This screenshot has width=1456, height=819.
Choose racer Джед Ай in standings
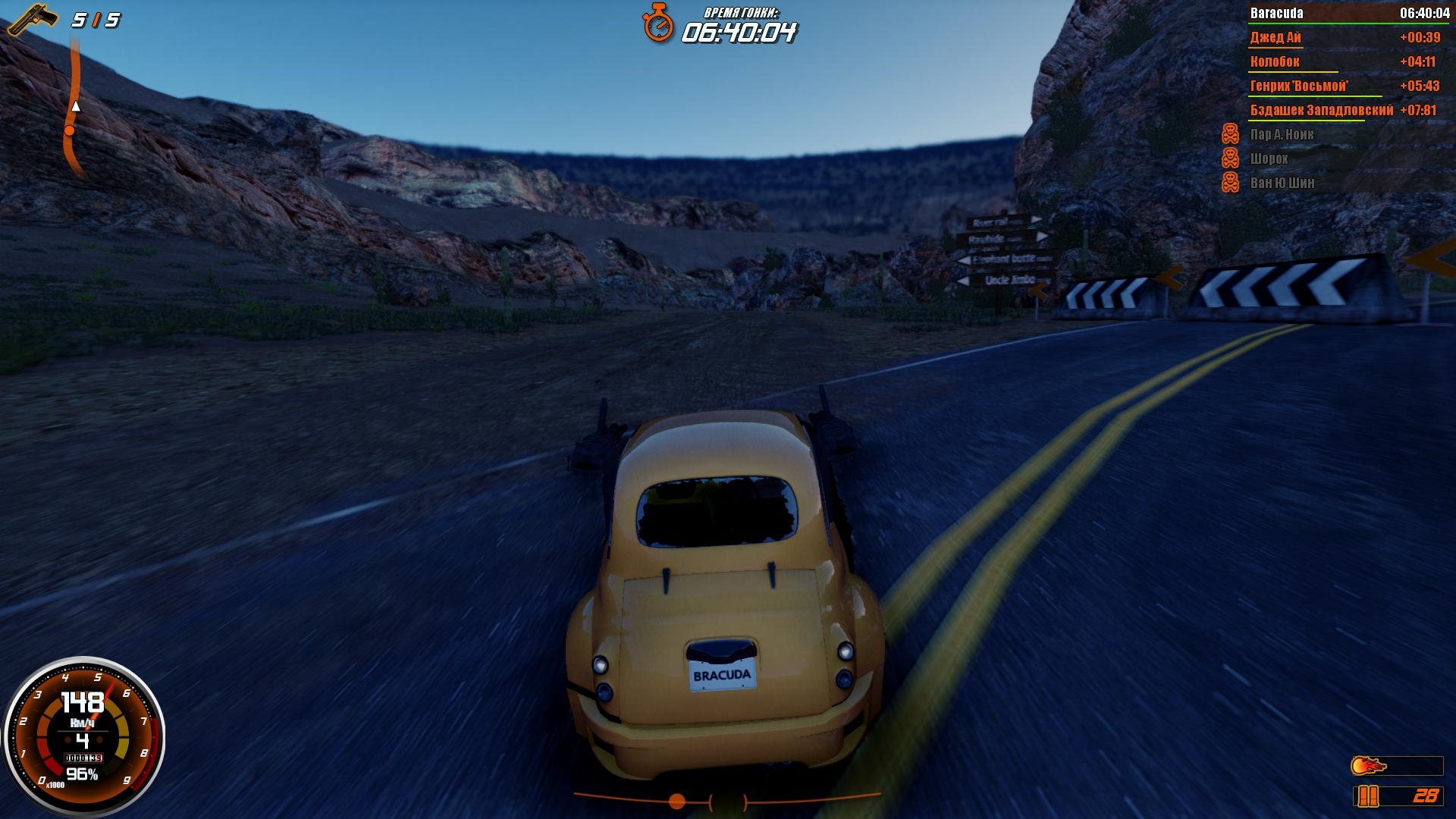(x=1276, y=37)
